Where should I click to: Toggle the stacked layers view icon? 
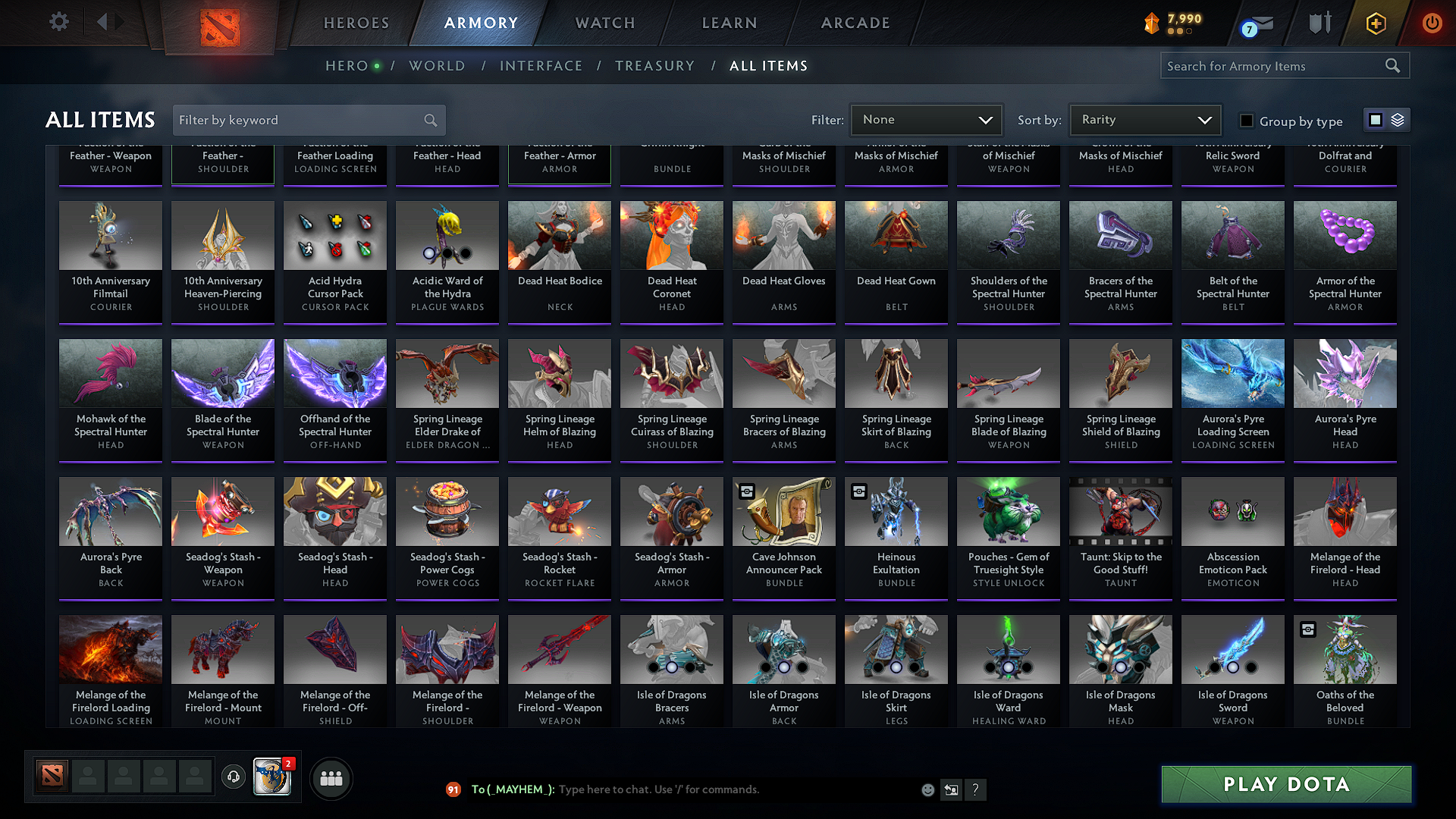[x=1396, y=119]
